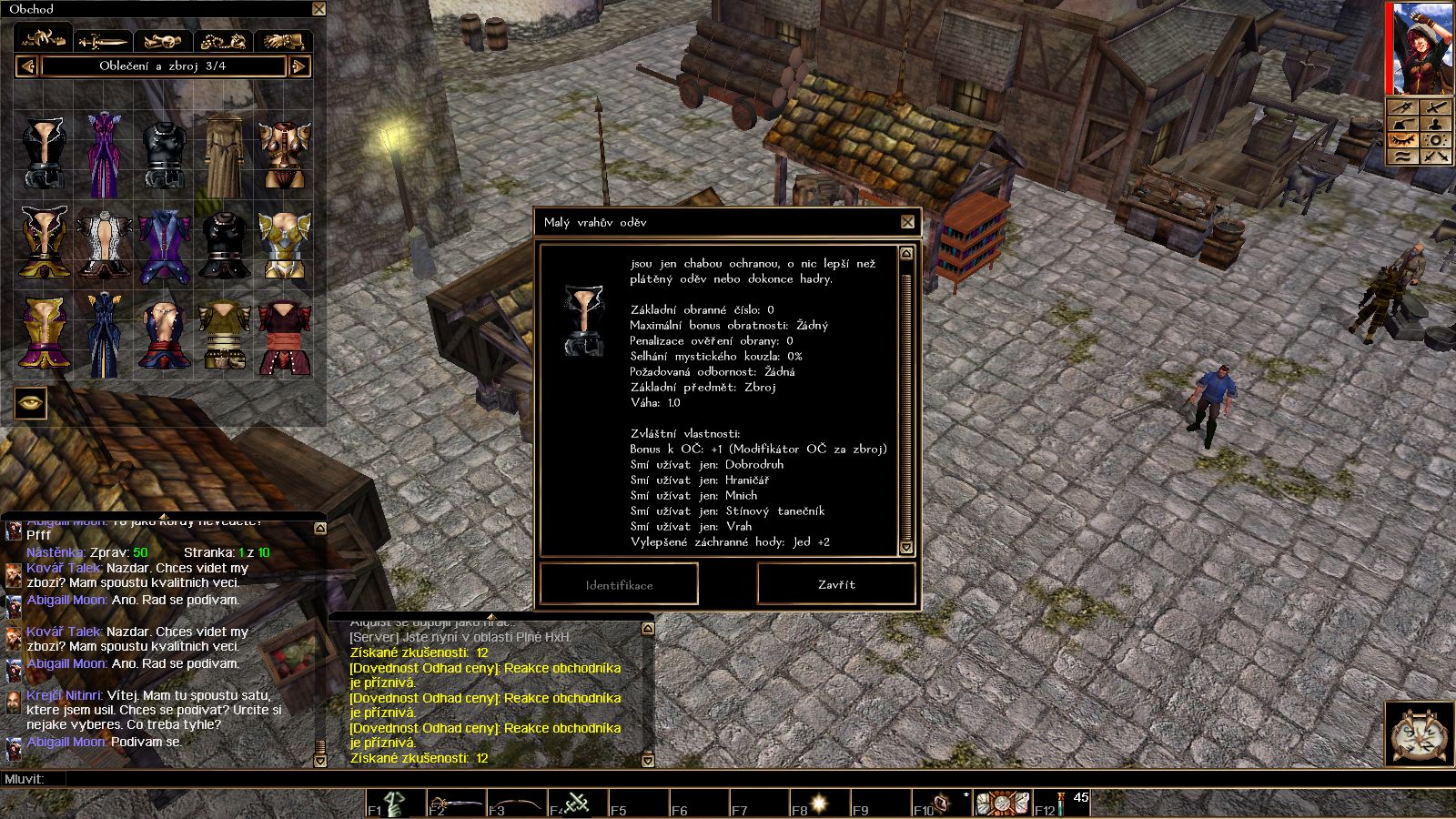This screenshot has height=819, width=1456.
Task: Select the tan hooded robe in shop
Action: point(223,153)
